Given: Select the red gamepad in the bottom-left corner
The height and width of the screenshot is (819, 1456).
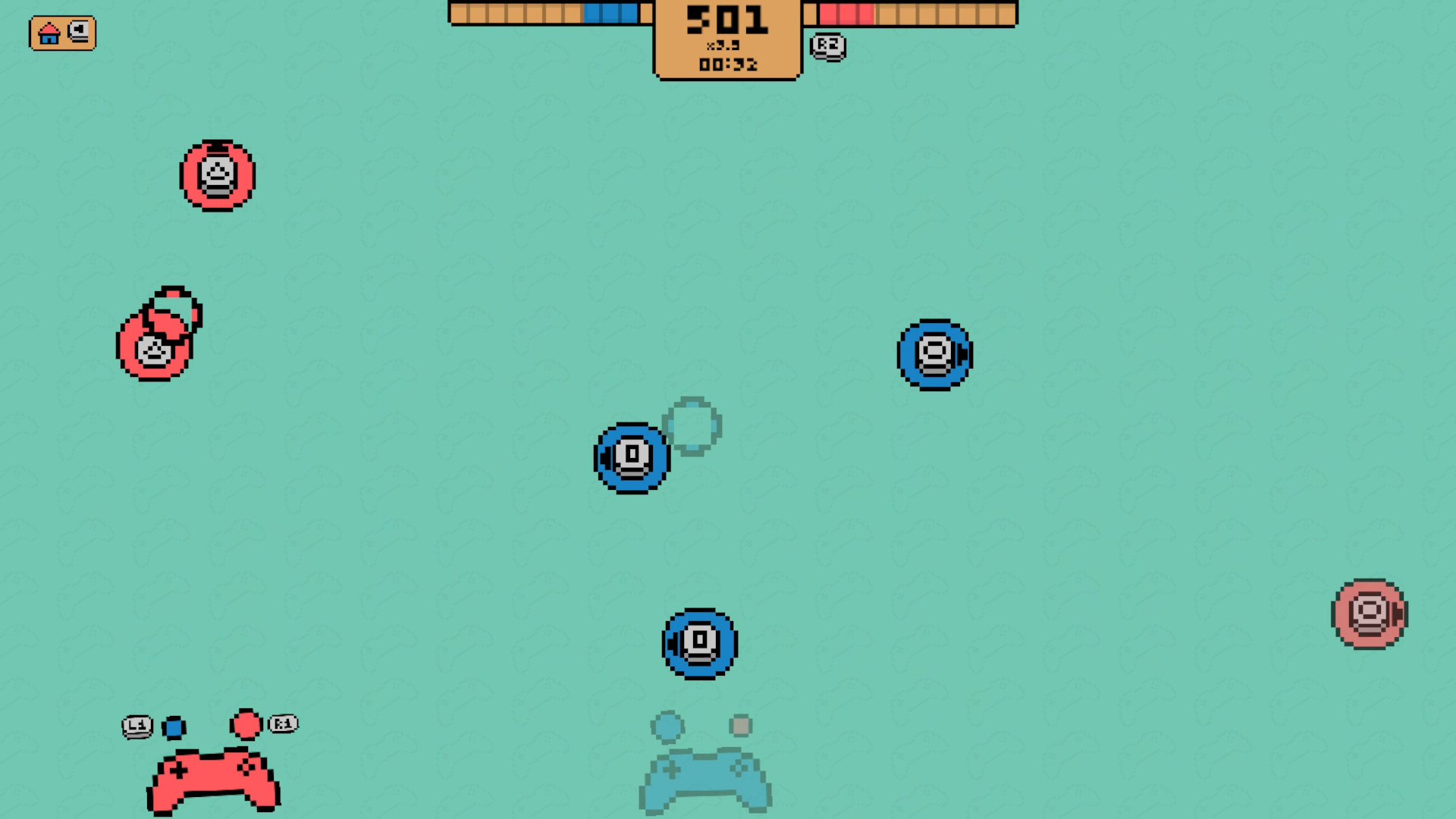Looking at the screenshot, I should tap(212, 780).
